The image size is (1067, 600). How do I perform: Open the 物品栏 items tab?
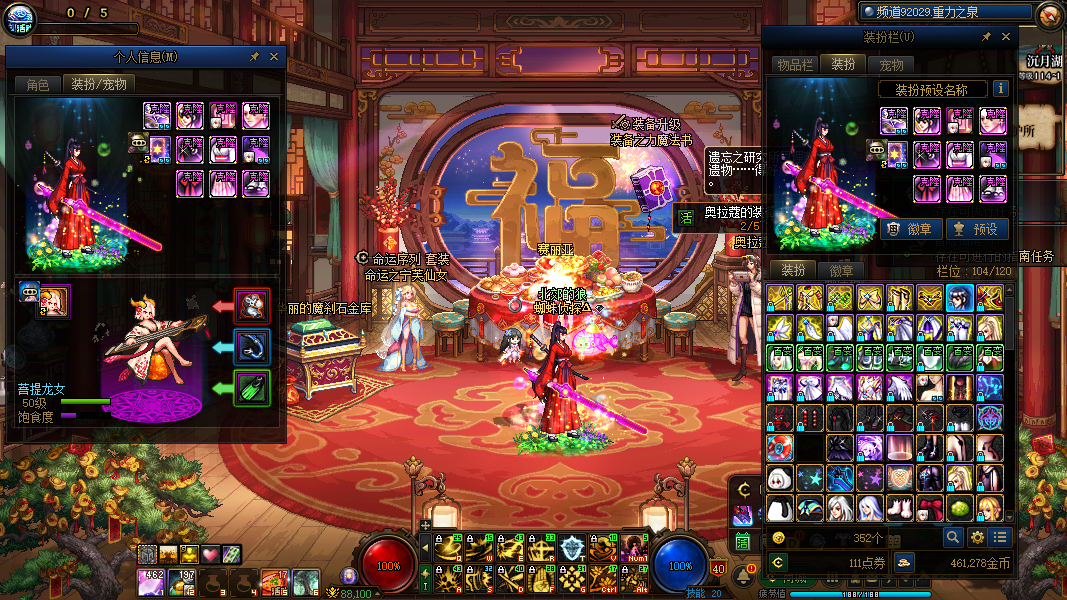click(x=794, y=65)
